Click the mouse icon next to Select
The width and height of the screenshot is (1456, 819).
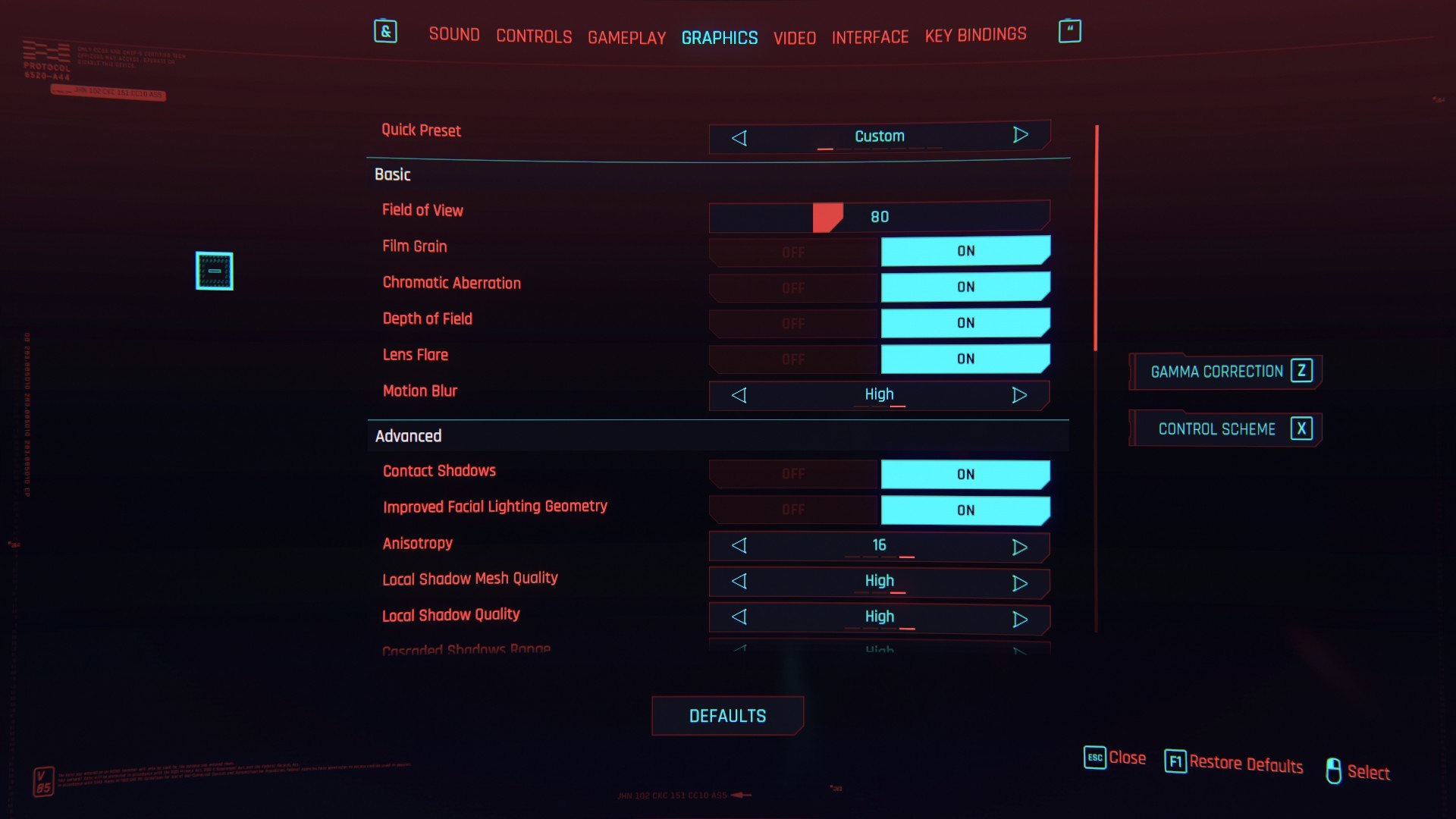point(1335,771)
